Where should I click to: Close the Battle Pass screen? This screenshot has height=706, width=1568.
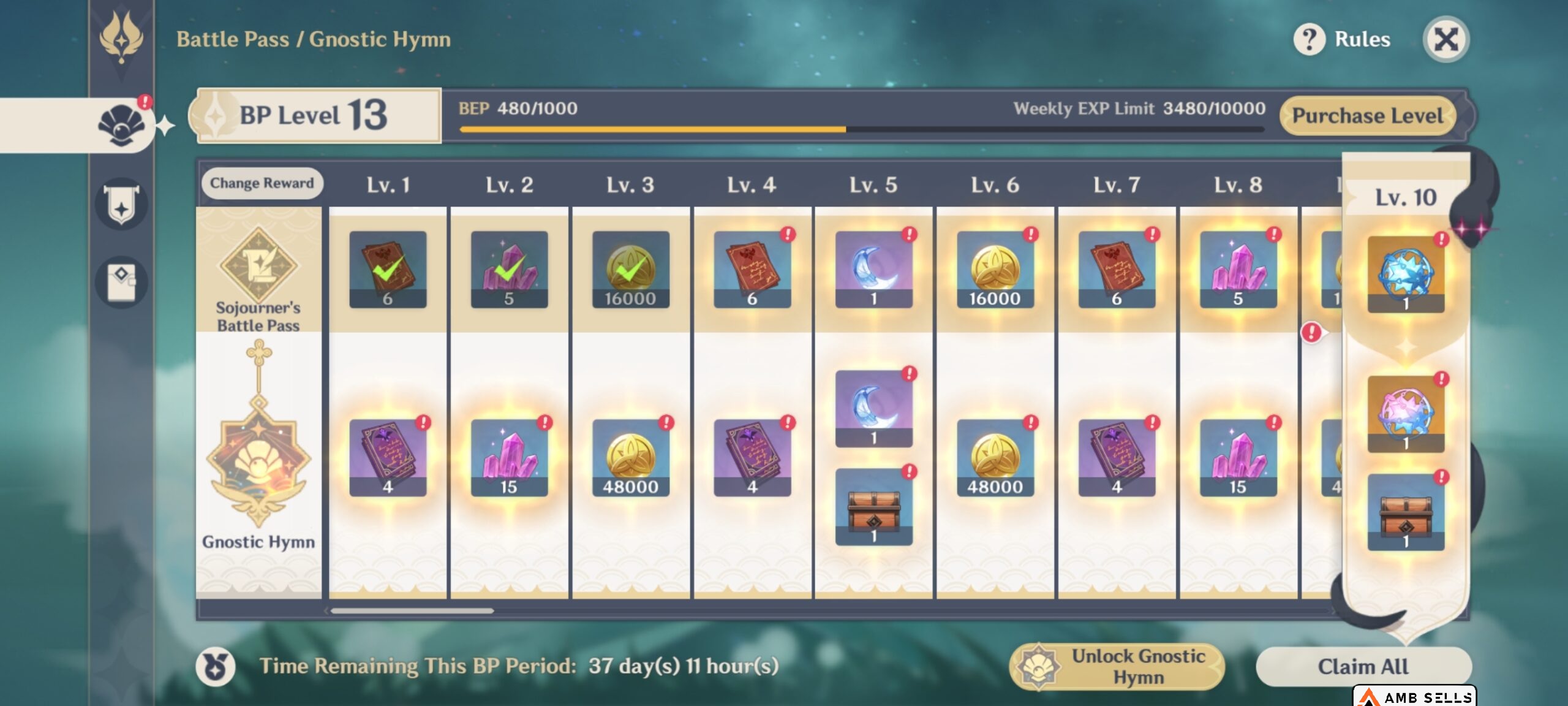(x=1445, y=40)
